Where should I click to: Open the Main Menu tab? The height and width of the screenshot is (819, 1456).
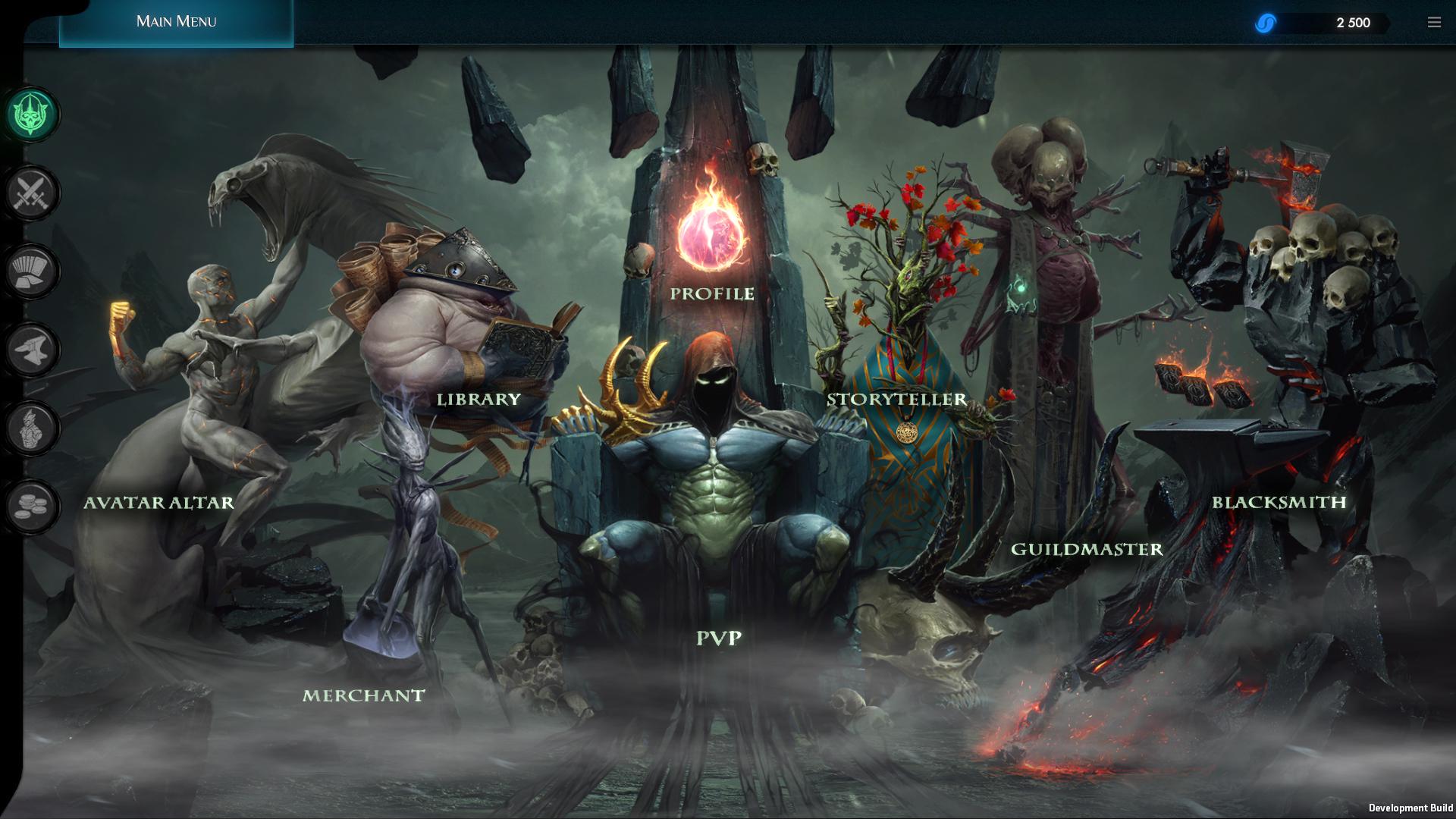pyautogui.click(x=176, y=22)
